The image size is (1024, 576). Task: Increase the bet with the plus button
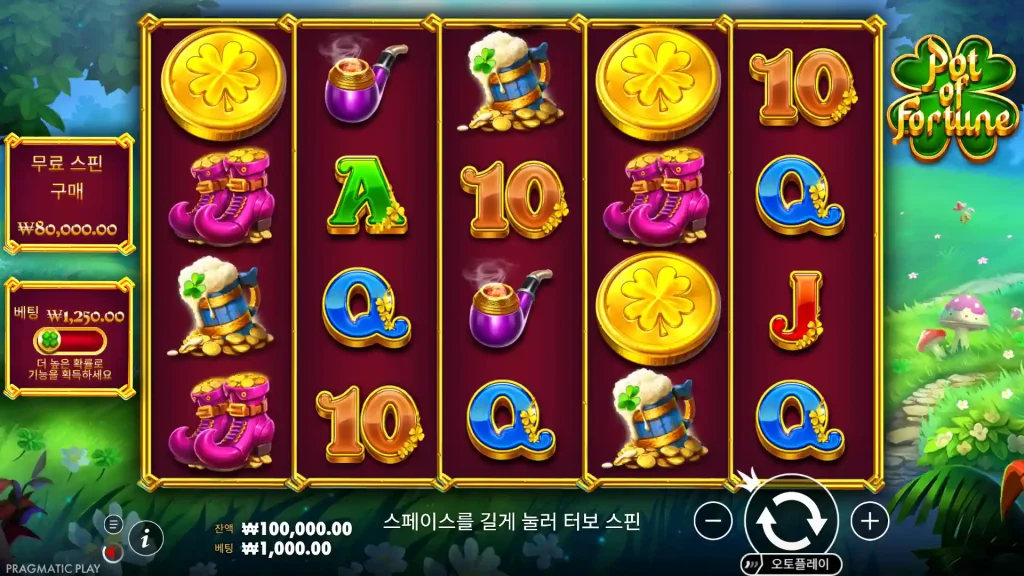(869, 521)
